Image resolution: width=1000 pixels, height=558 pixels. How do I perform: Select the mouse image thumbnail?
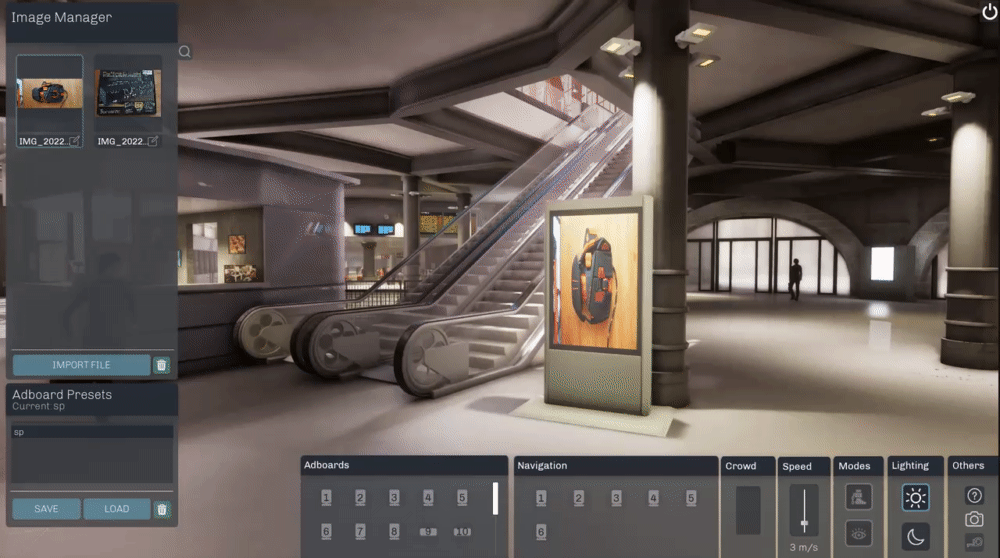pos(49,96)
